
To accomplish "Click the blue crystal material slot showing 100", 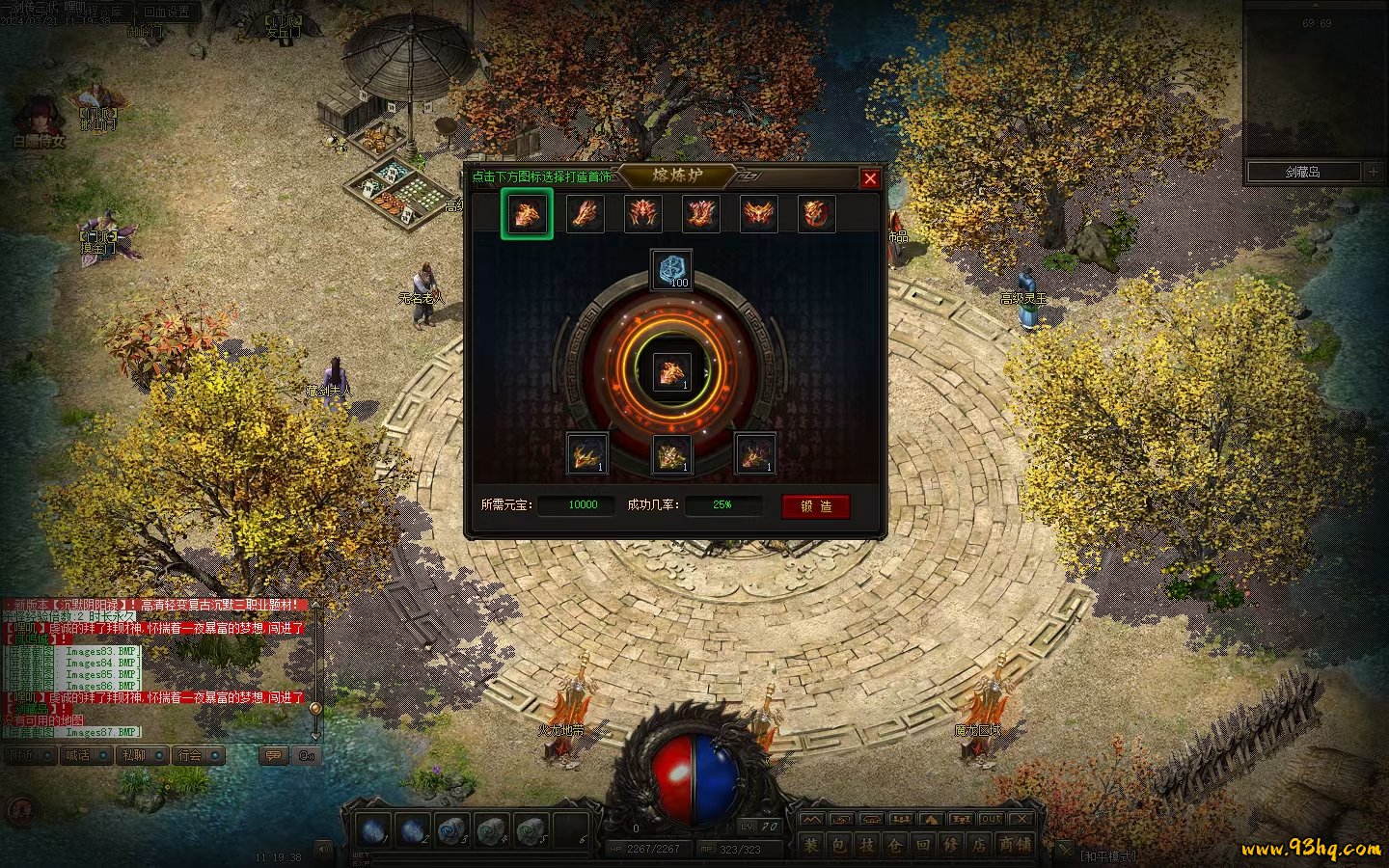I will [x=671, y=269].
